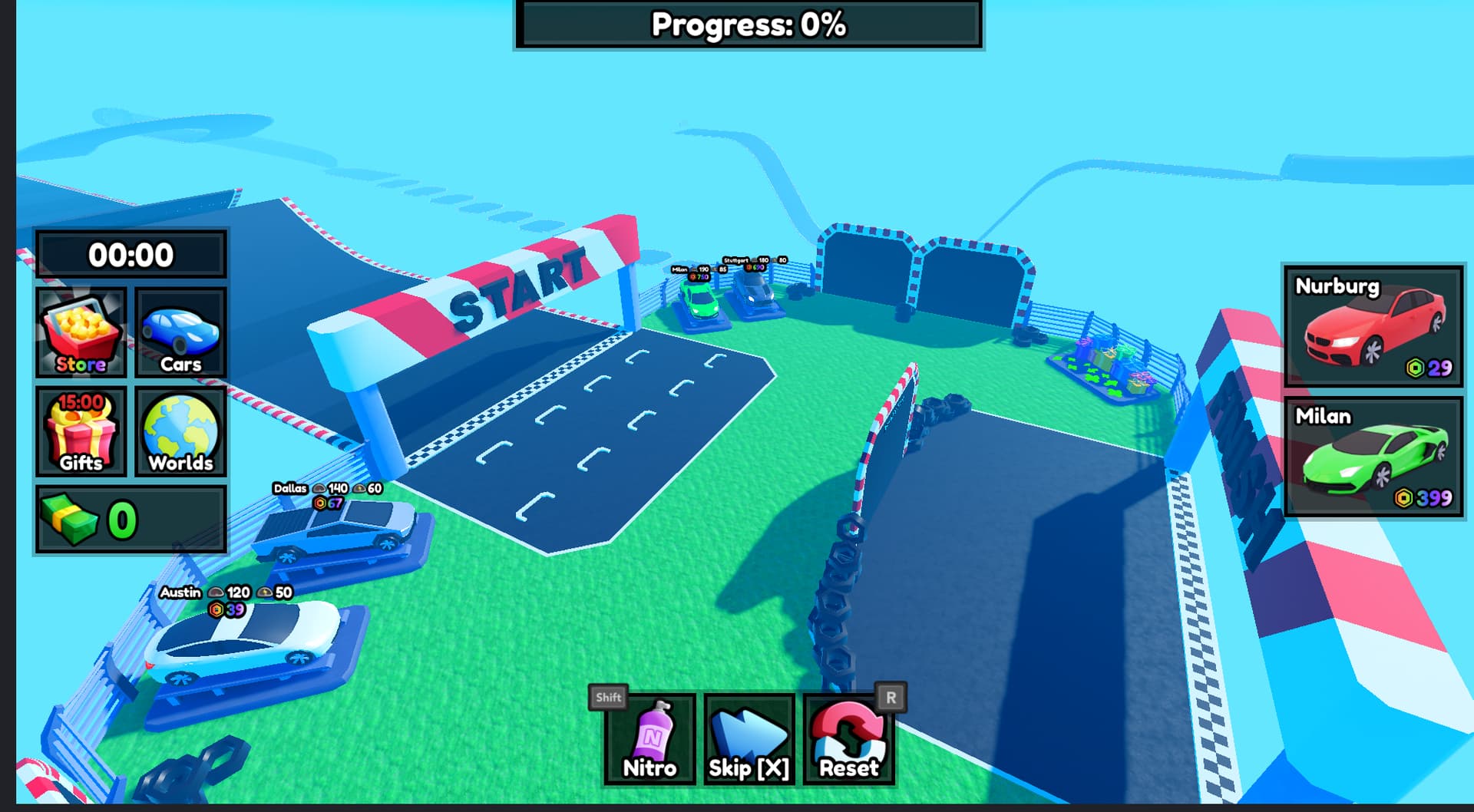1474x812 pixels.
Task: Select the green Milan car offer
Action: [1373, 457]
